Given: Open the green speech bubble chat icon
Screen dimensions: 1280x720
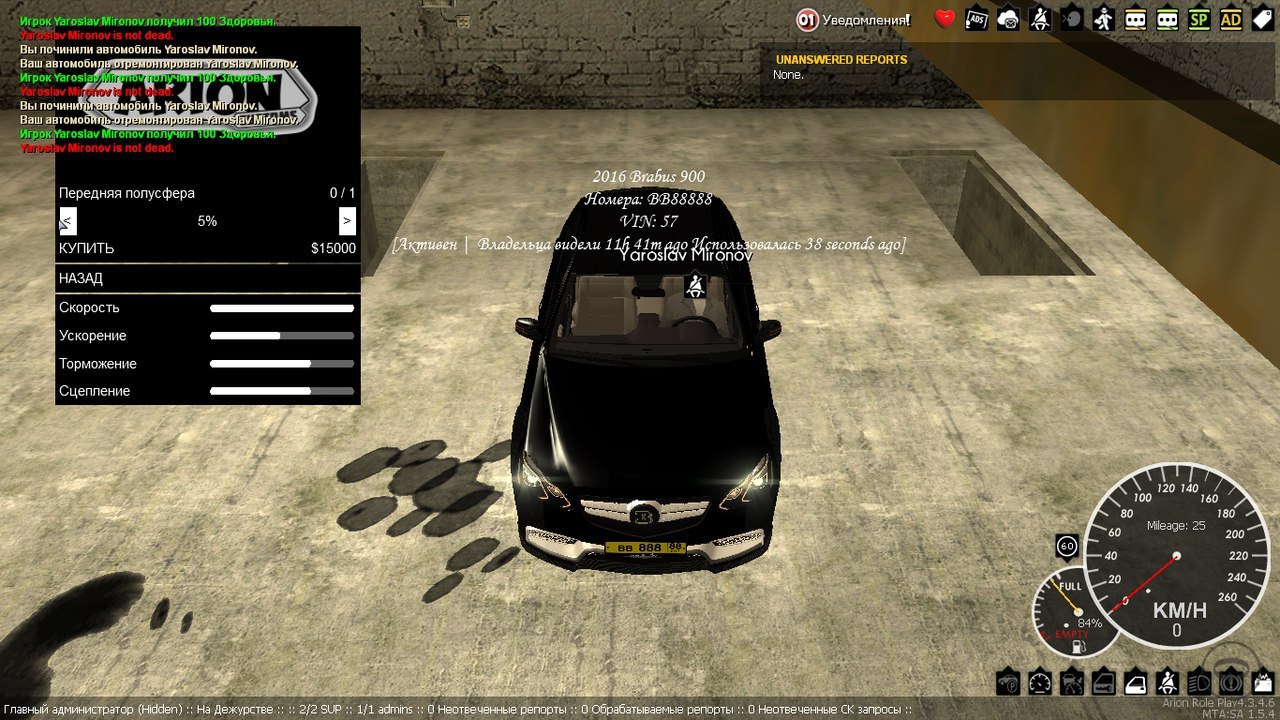Looking at the screenshot, I should click(1167, 19).
